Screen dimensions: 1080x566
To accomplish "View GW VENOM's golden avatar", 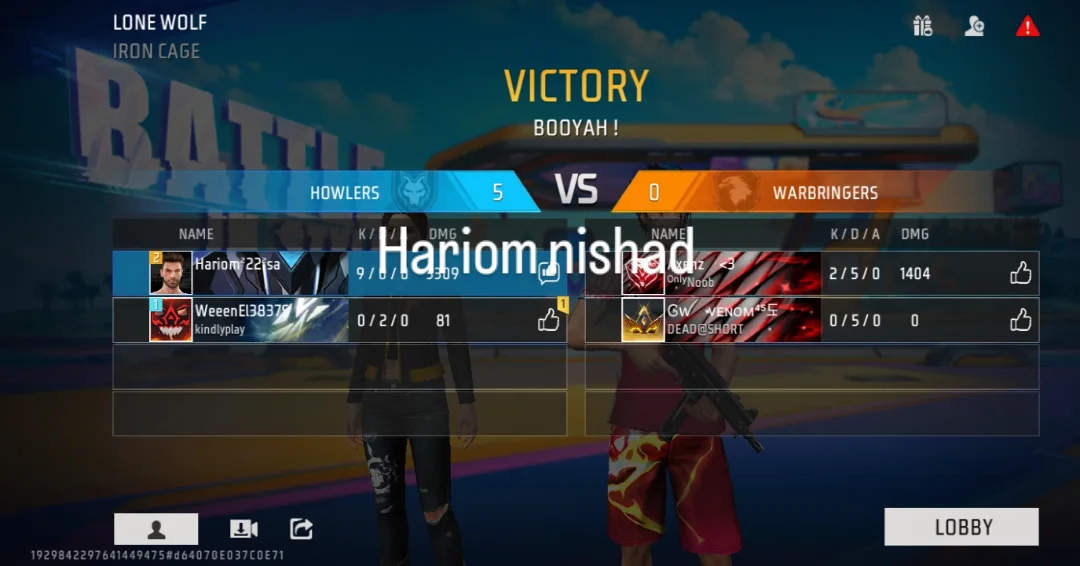I will click(x=643, y=320).
